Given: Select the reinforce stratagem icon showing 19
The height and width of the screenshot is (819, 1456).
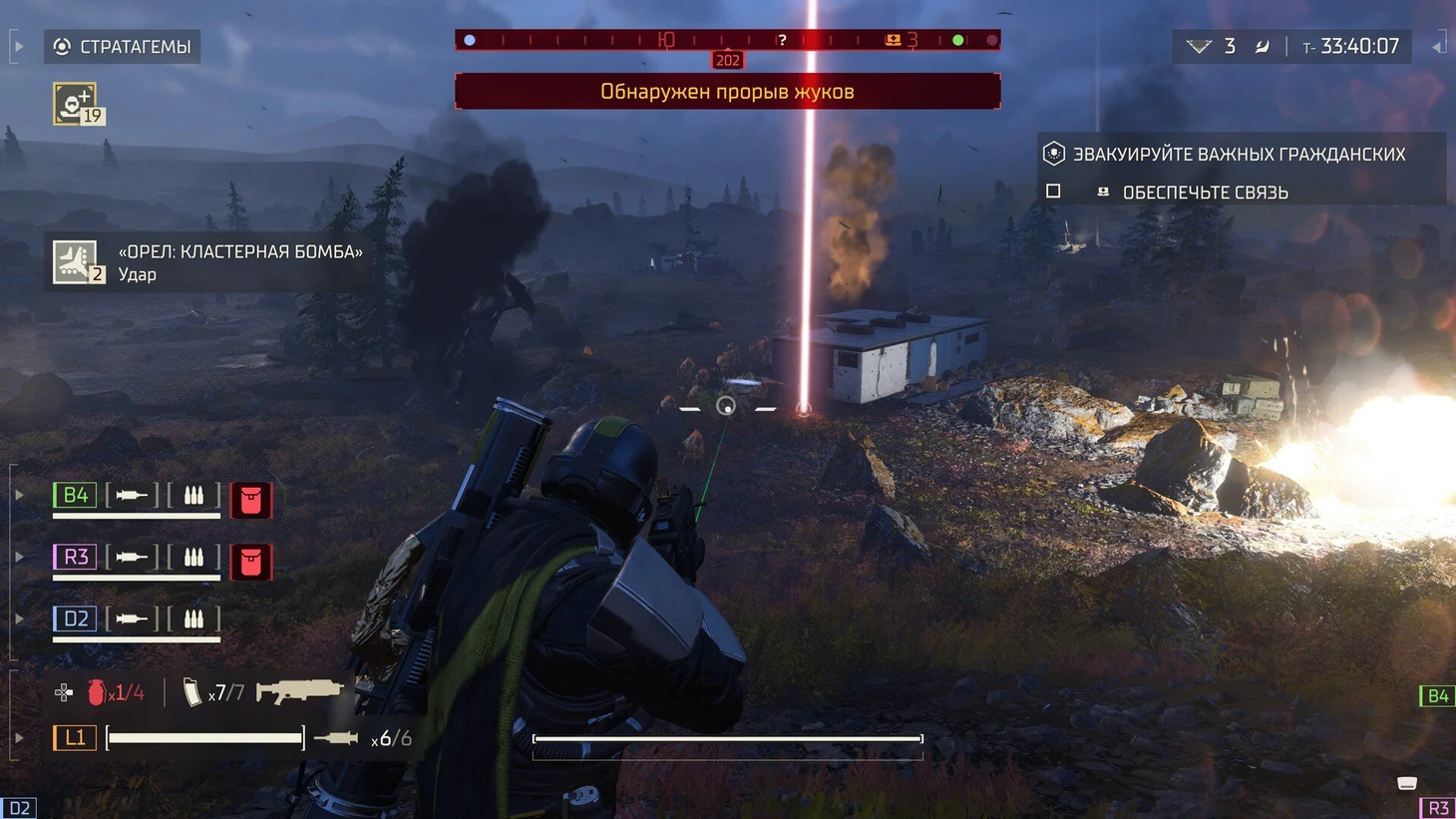Looking at the screenshot, I should 76,104.
